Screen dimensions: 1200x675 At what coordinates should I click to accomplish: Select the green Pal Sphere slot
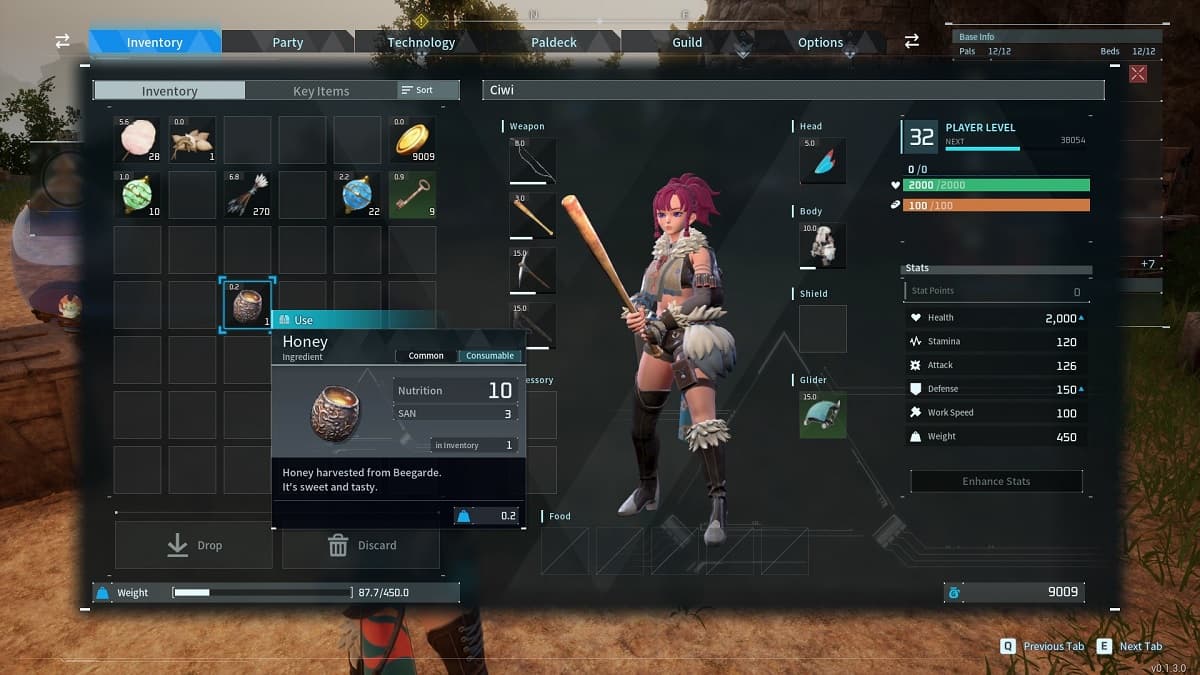click(x=137, y=195)
